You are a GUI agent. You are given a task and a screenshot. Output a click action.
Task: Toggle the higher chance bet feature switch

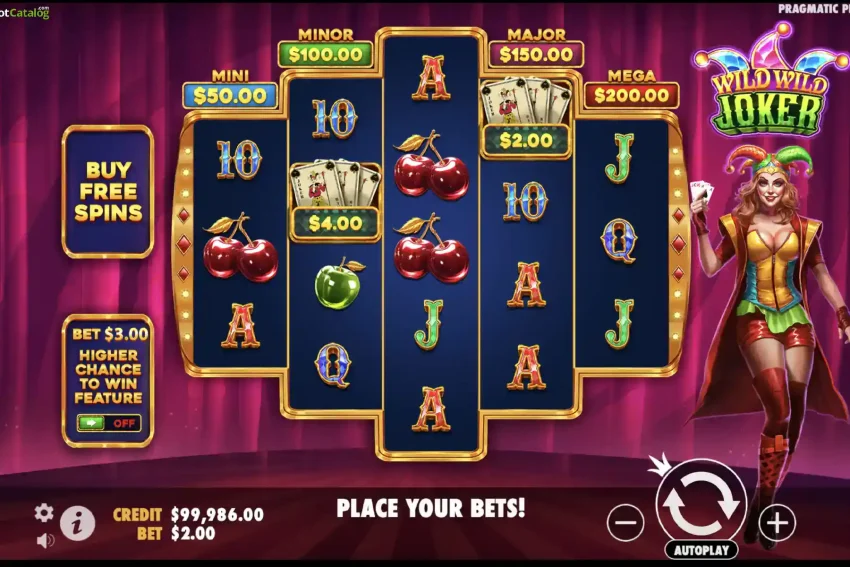(x=108, y=423)
